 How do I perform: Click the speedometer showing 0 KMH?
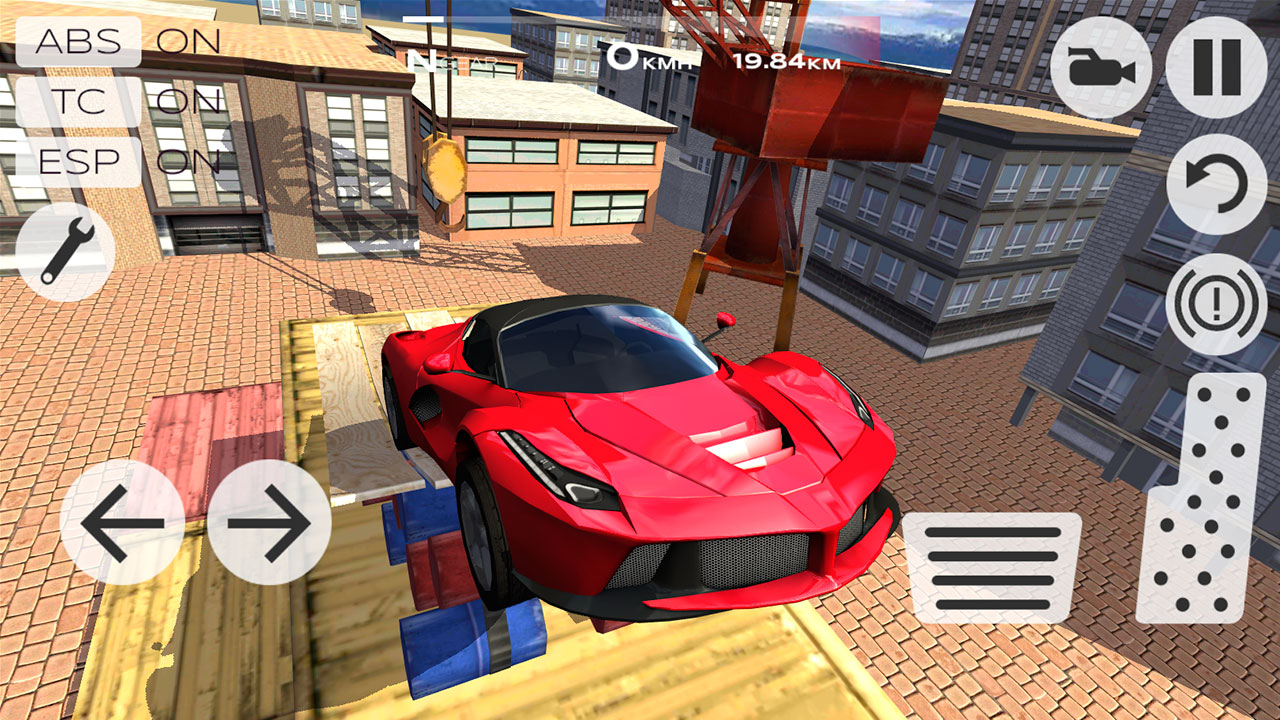[x=644, y=57]
